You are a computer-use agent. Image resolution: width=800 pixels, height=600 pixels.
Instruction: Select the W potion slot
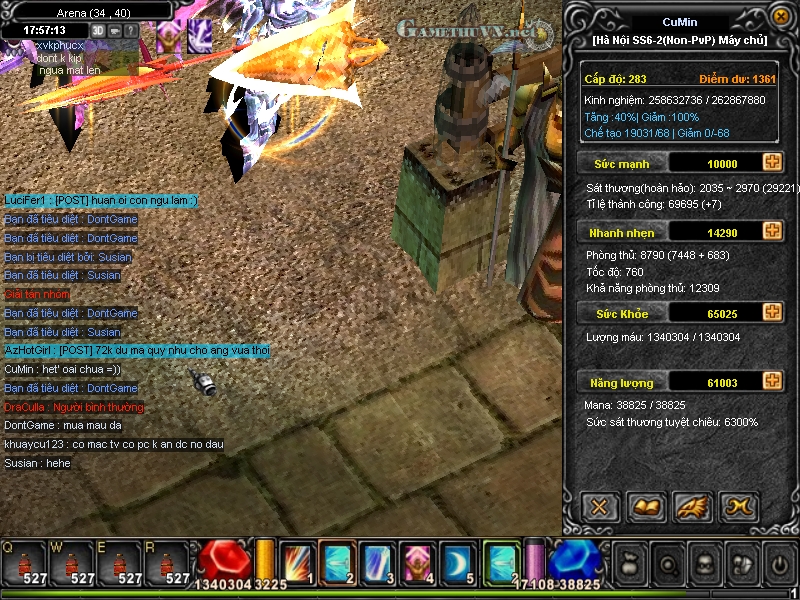[71, 565]
